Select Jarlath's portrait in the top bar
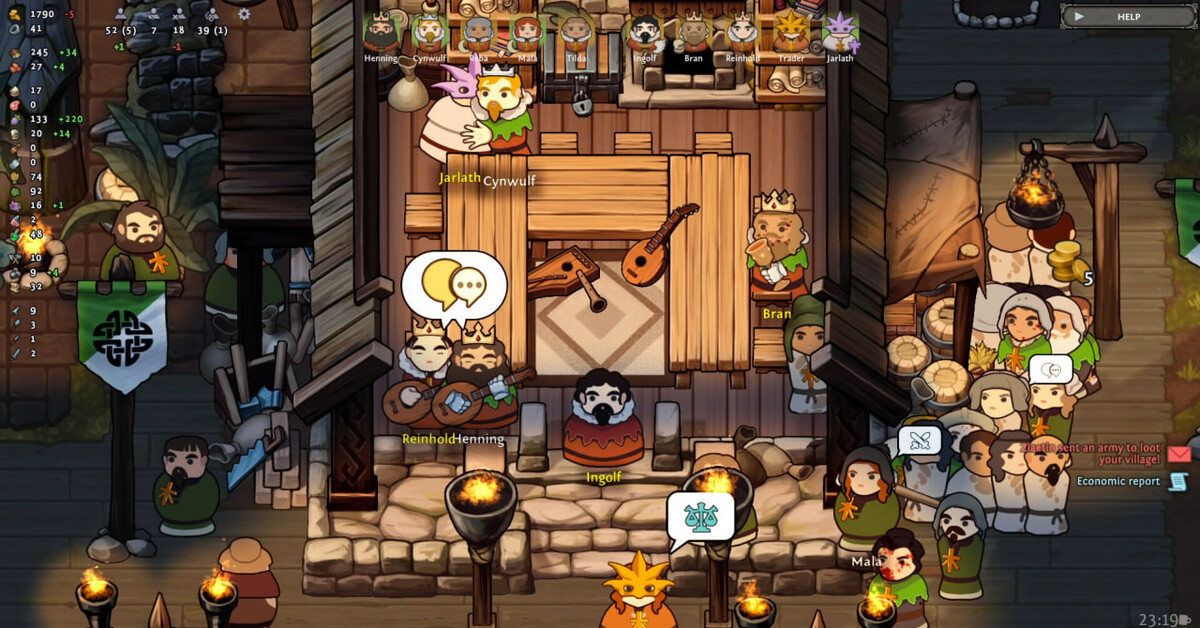The height and width of the screenshot is (628, 1200). [x=840, y=34]
